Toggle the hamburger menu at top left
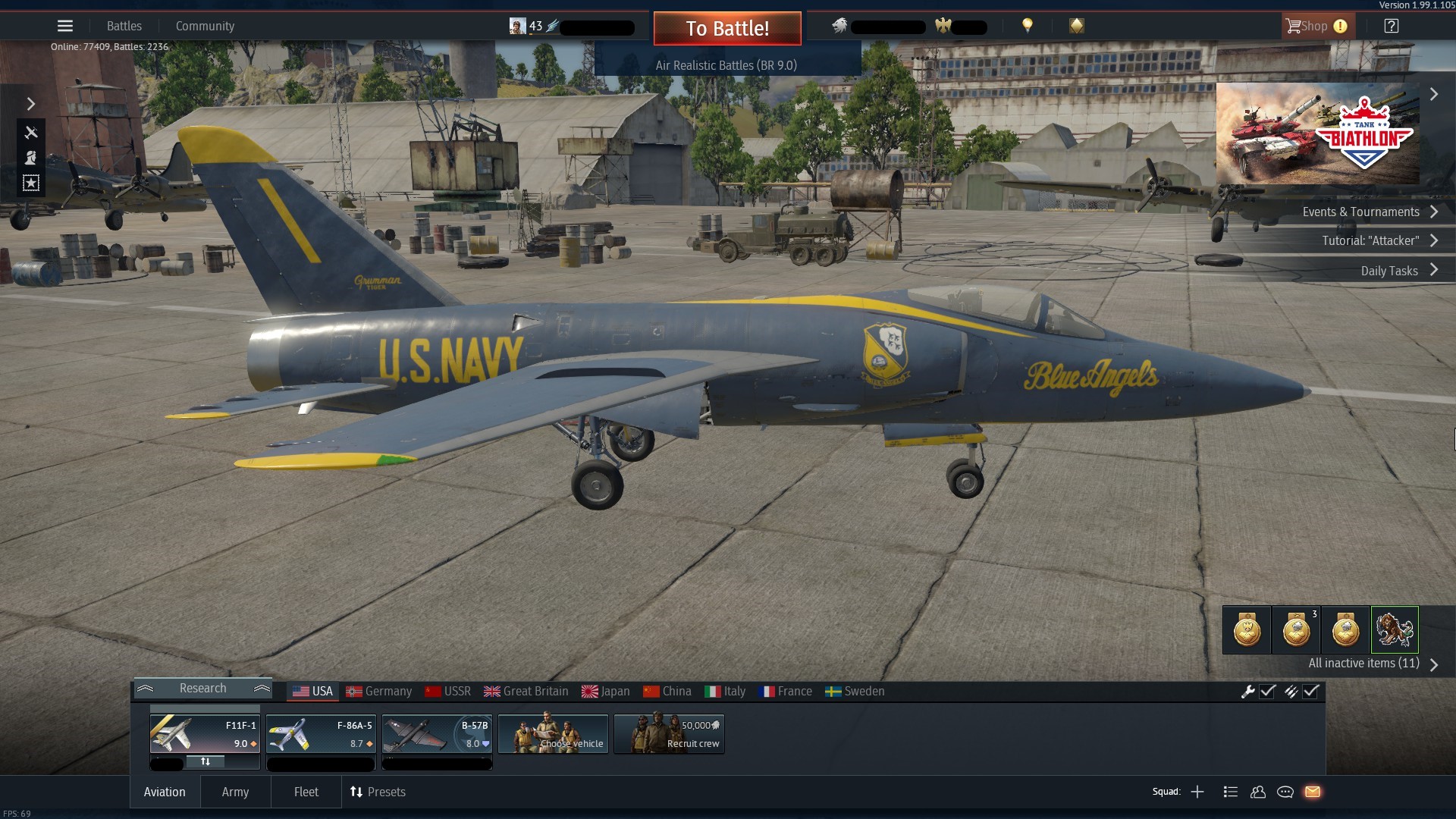 coord(65,25)
